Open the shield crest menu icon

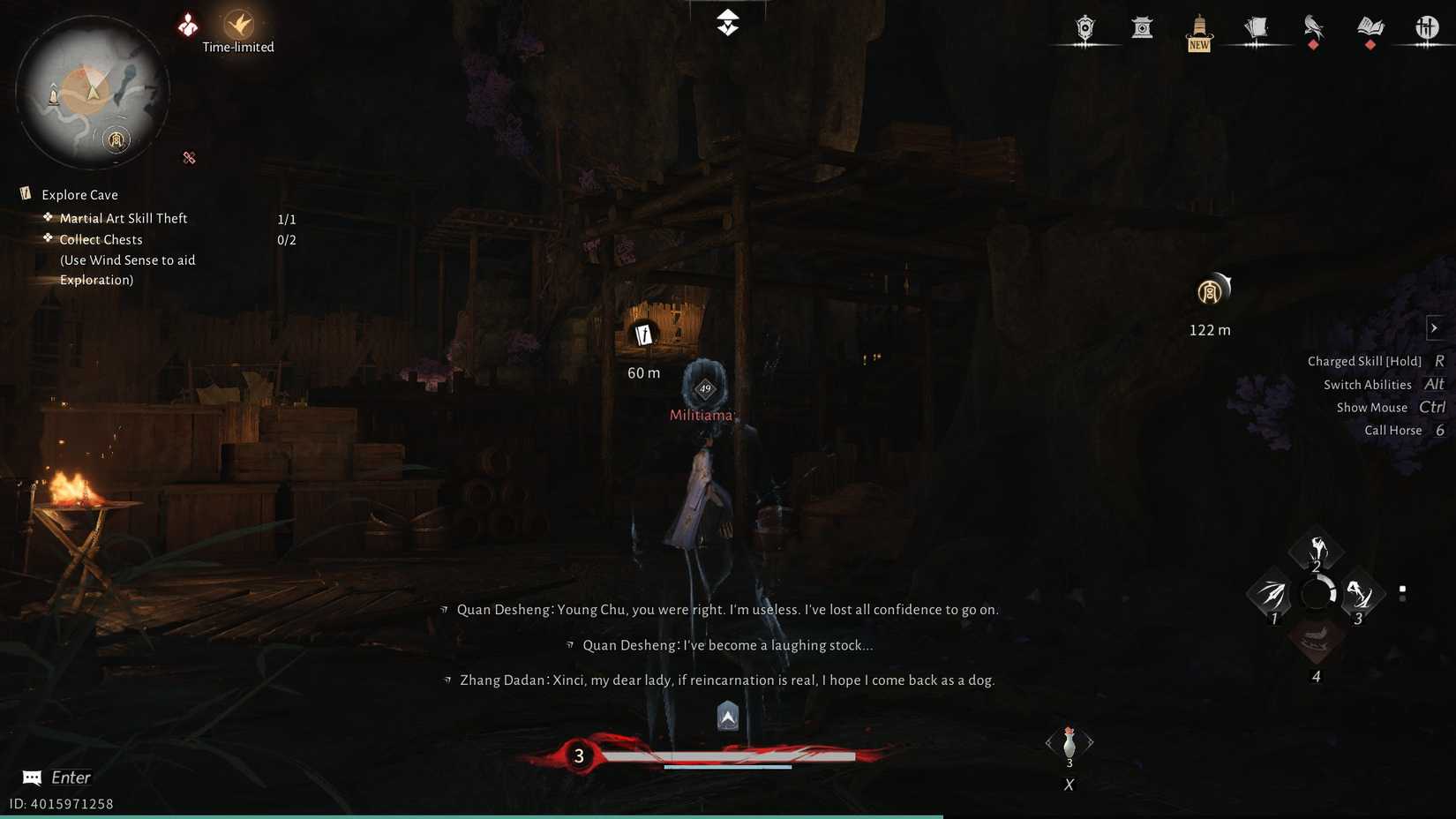(x=1084, y=29)
